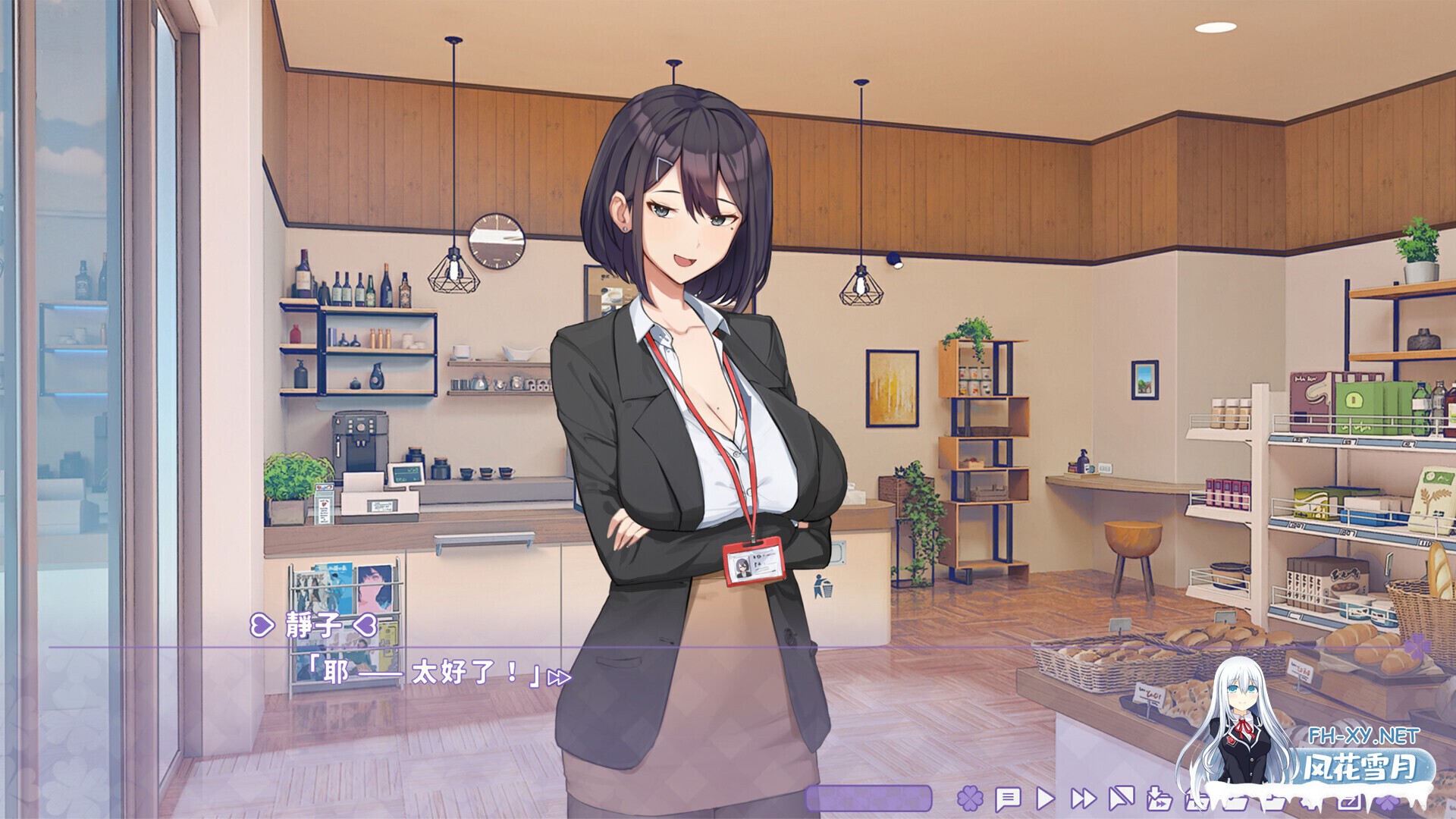Open the dialogue history log icon
The image size is (1456, 819).
coord(1008,800)
